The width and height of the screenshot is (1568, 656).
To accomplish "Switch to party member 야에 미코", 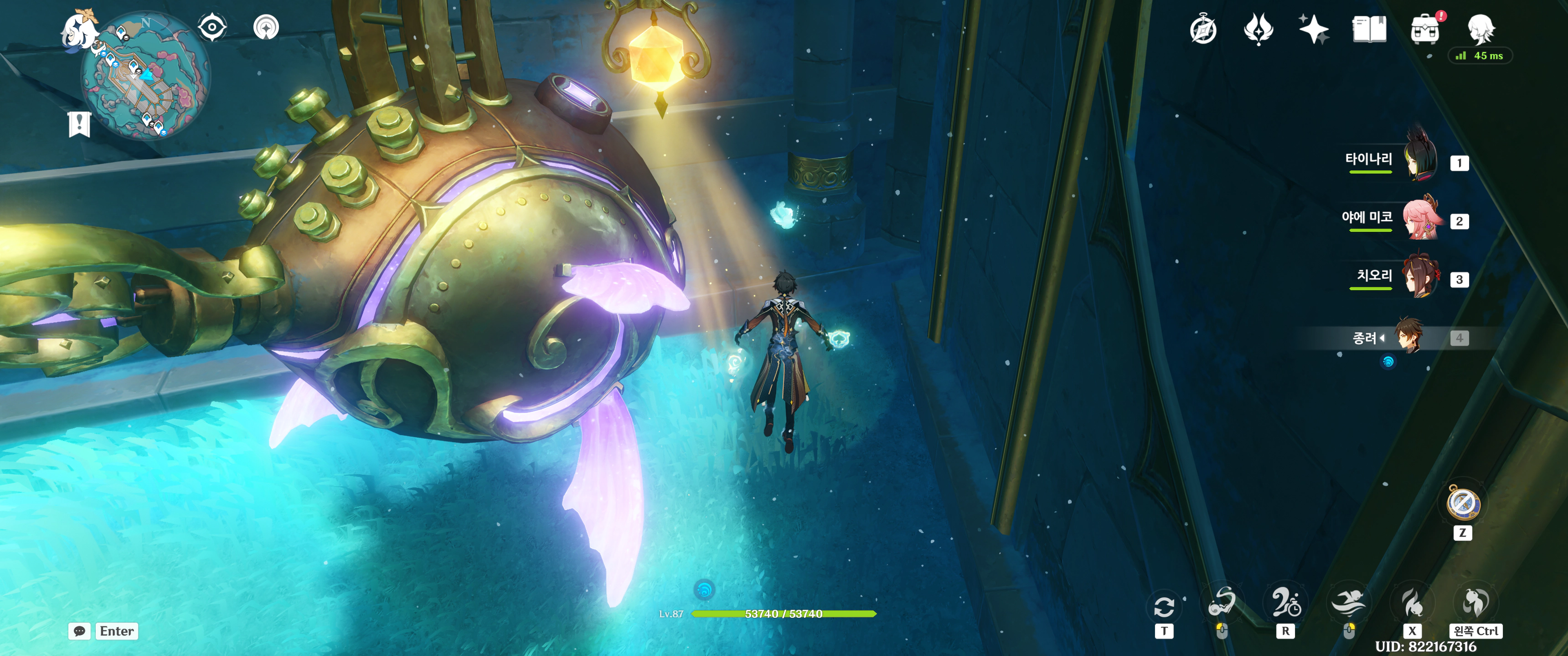I will 1421,219.
